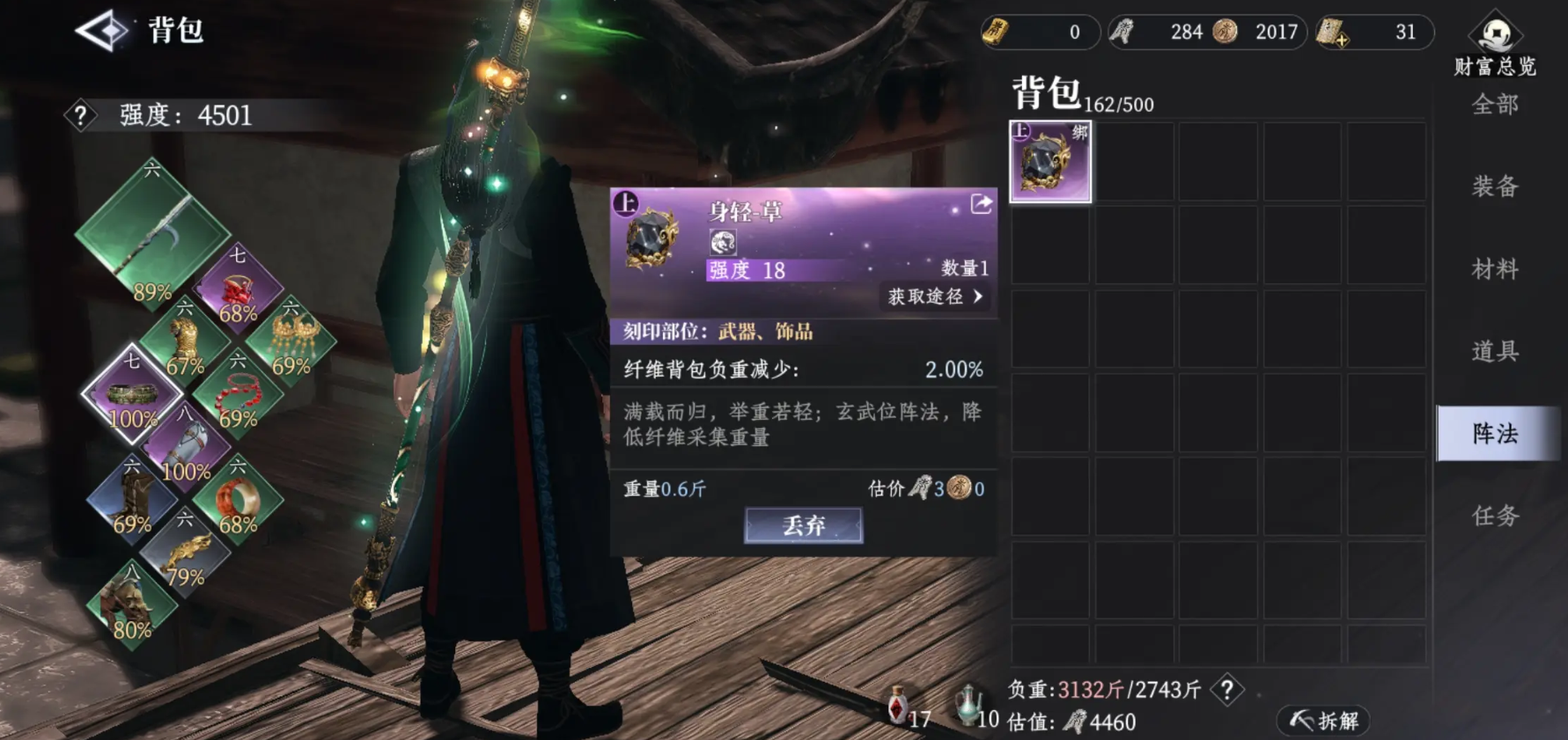Viewport: 1568px width, 740px height.
Task: Switch to the 装备 tab
Action: click(x=1494, y=187)
